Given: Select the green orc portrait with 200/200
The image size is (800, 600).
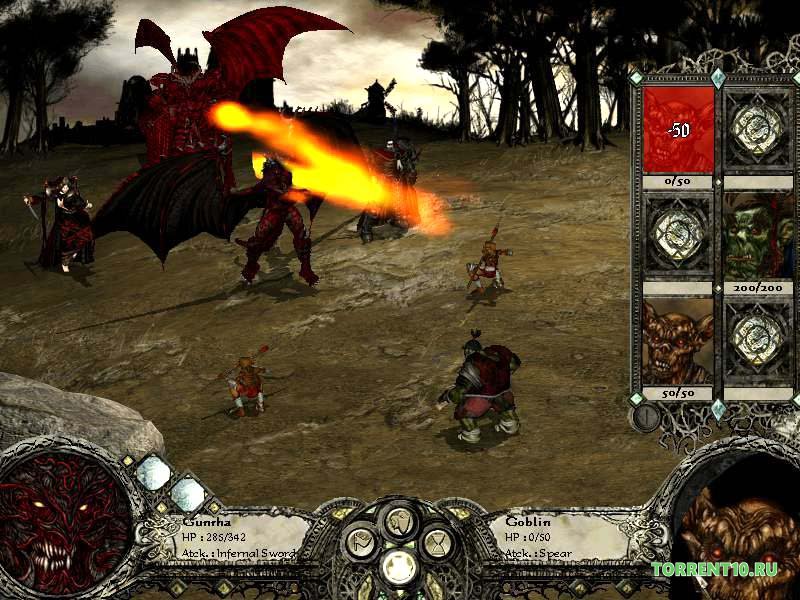Looking at the screenshot, I should pyautogui.click(x=758, y=236).
